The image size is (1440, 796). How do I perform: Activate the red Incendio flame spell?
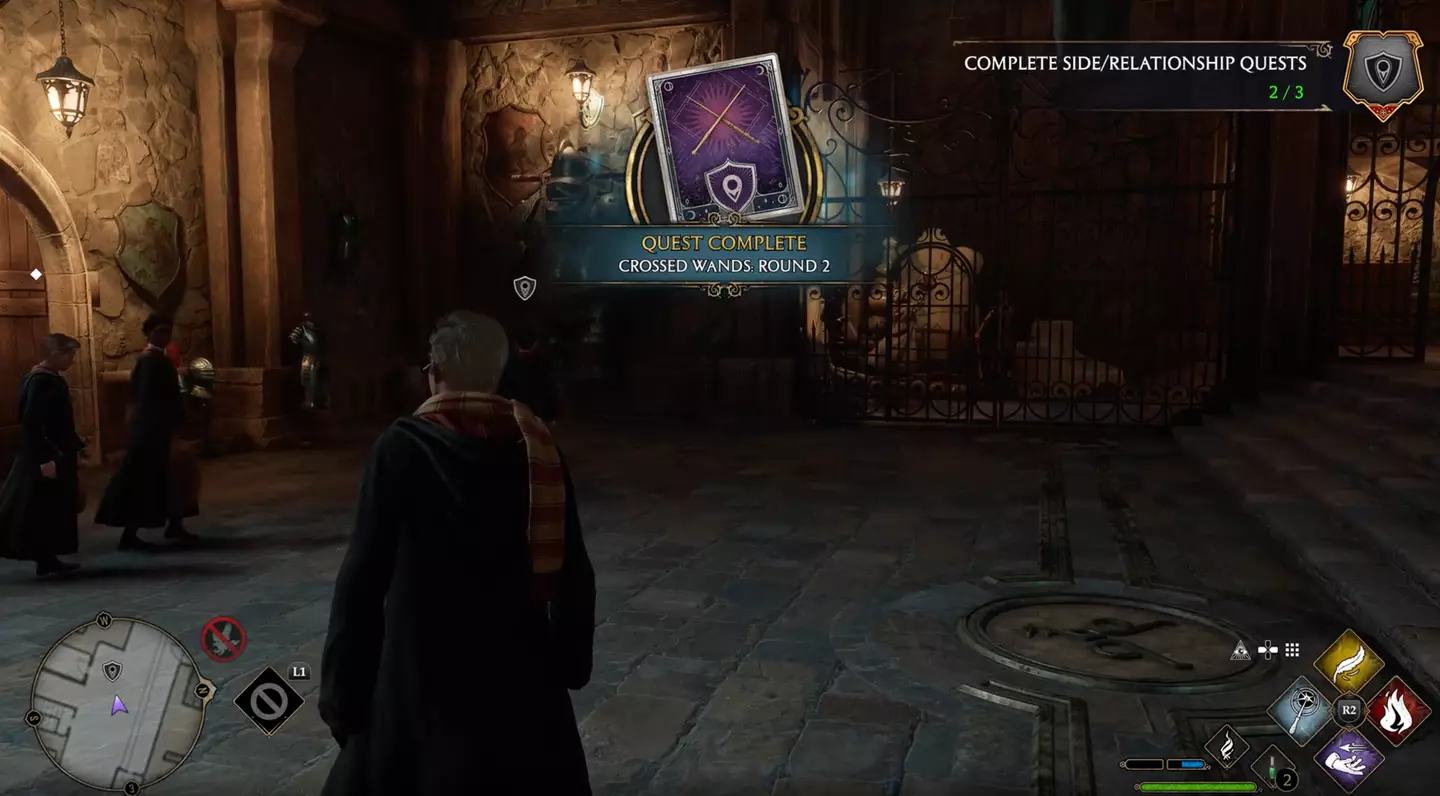pyautogui.click(x=1397, y=711)
